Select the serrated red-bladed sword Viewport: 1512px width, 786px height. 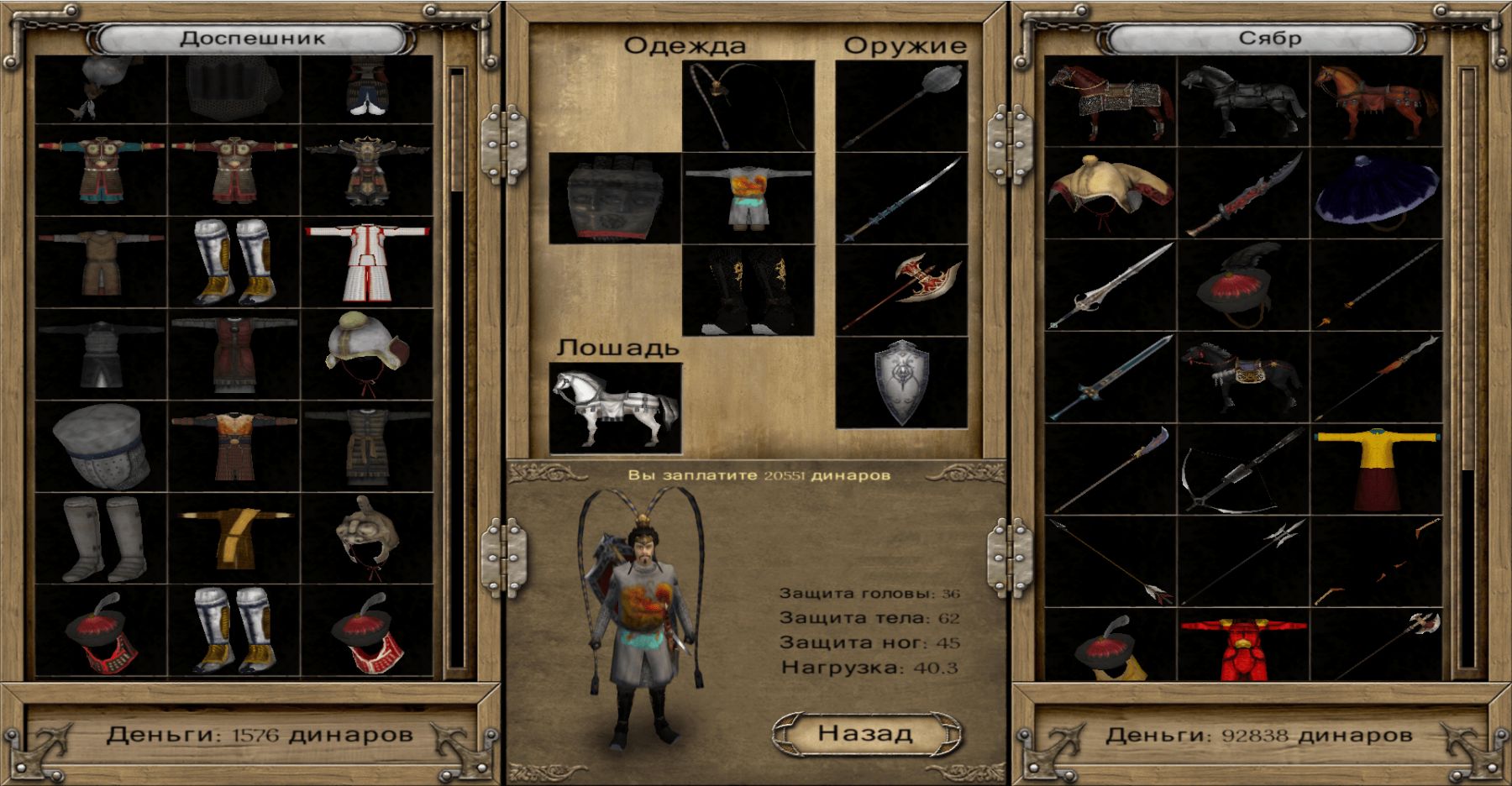(x=1244, y=194)
